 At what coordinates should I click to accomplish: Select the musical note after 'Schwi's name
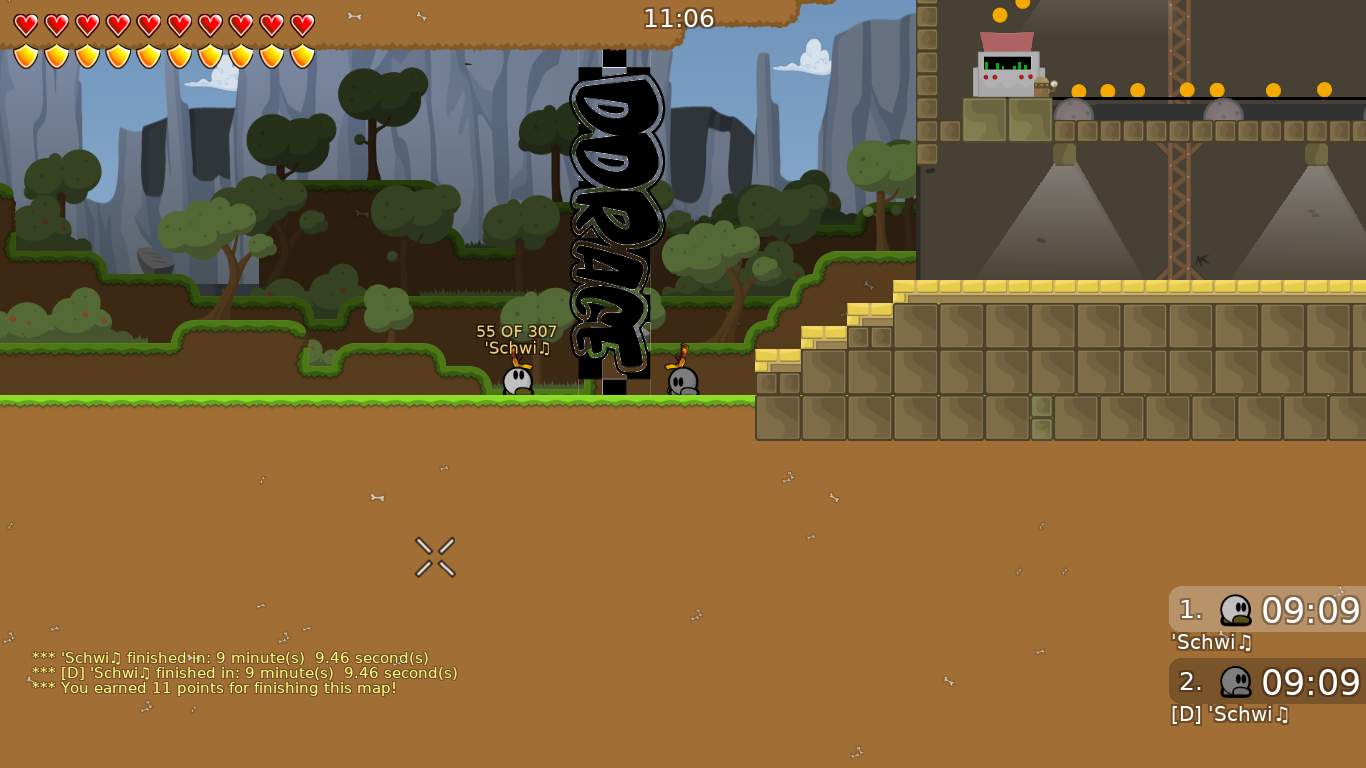[x=543, y=350]
